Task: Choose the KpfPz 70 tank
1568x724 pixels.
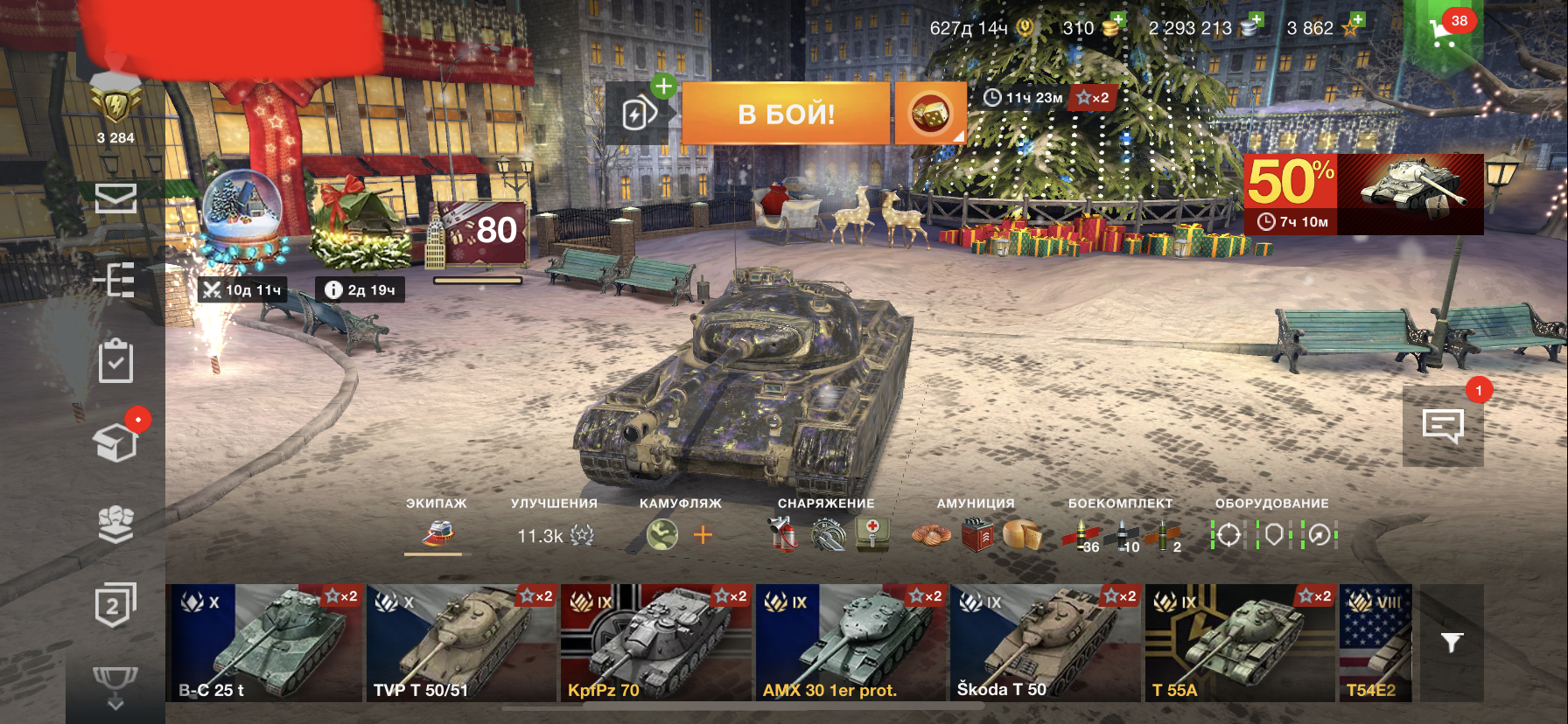Action: pos(655,643)
